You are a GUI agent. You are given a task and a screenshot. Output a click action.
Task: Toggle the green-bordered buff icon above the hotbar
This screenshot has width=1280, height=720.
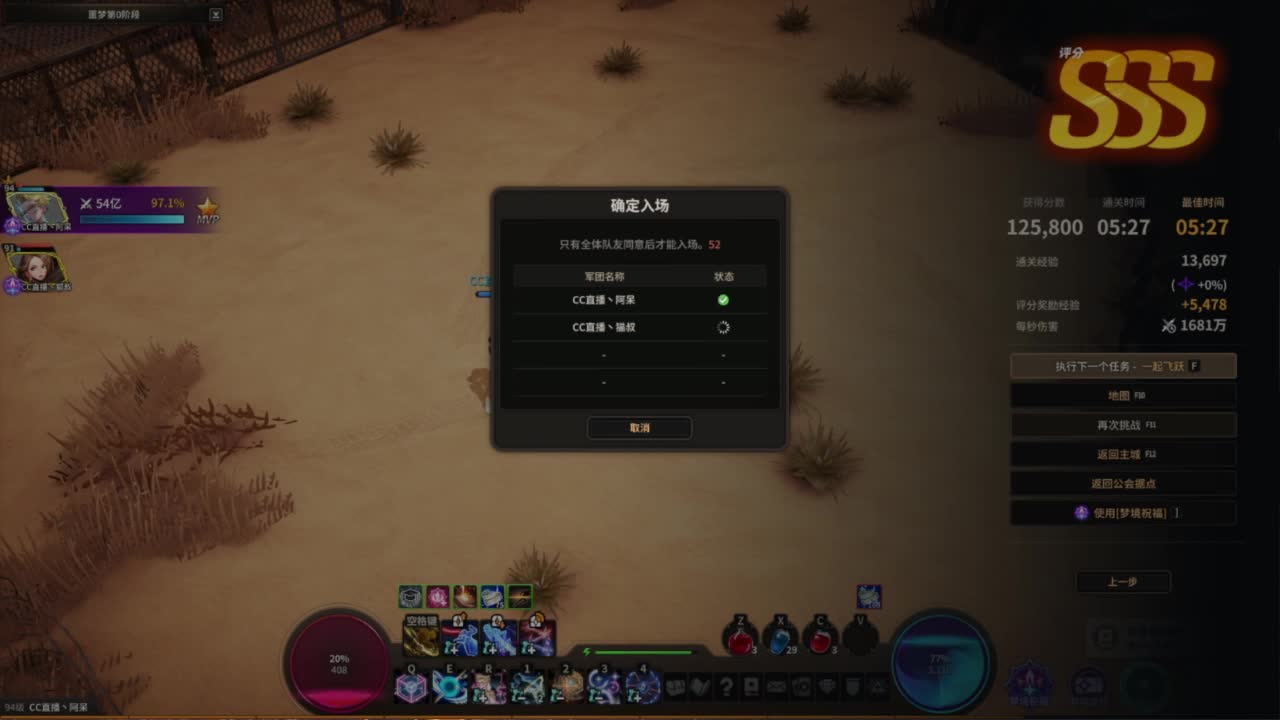(519, 596)
